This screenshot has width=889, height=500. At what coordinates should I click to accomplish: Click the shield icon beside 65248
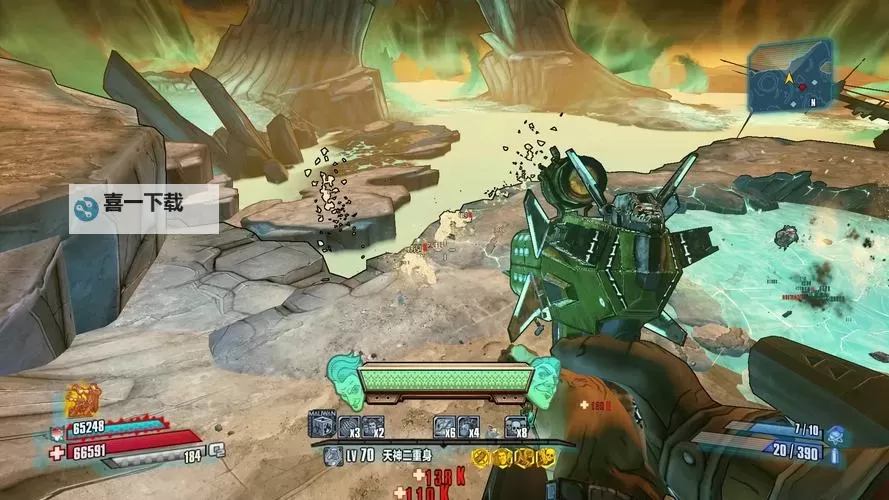pos(55,431)
